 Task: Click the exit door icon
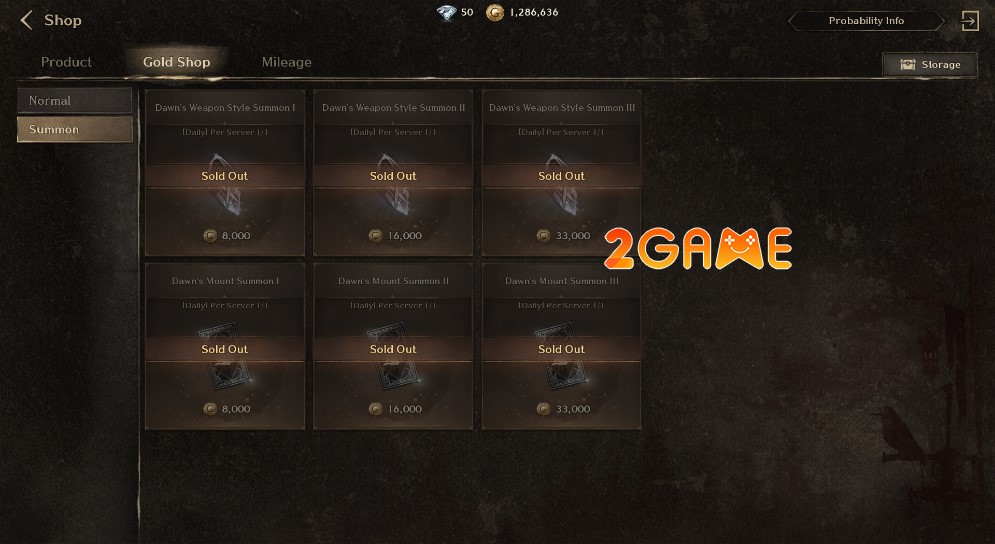(969, 21)
